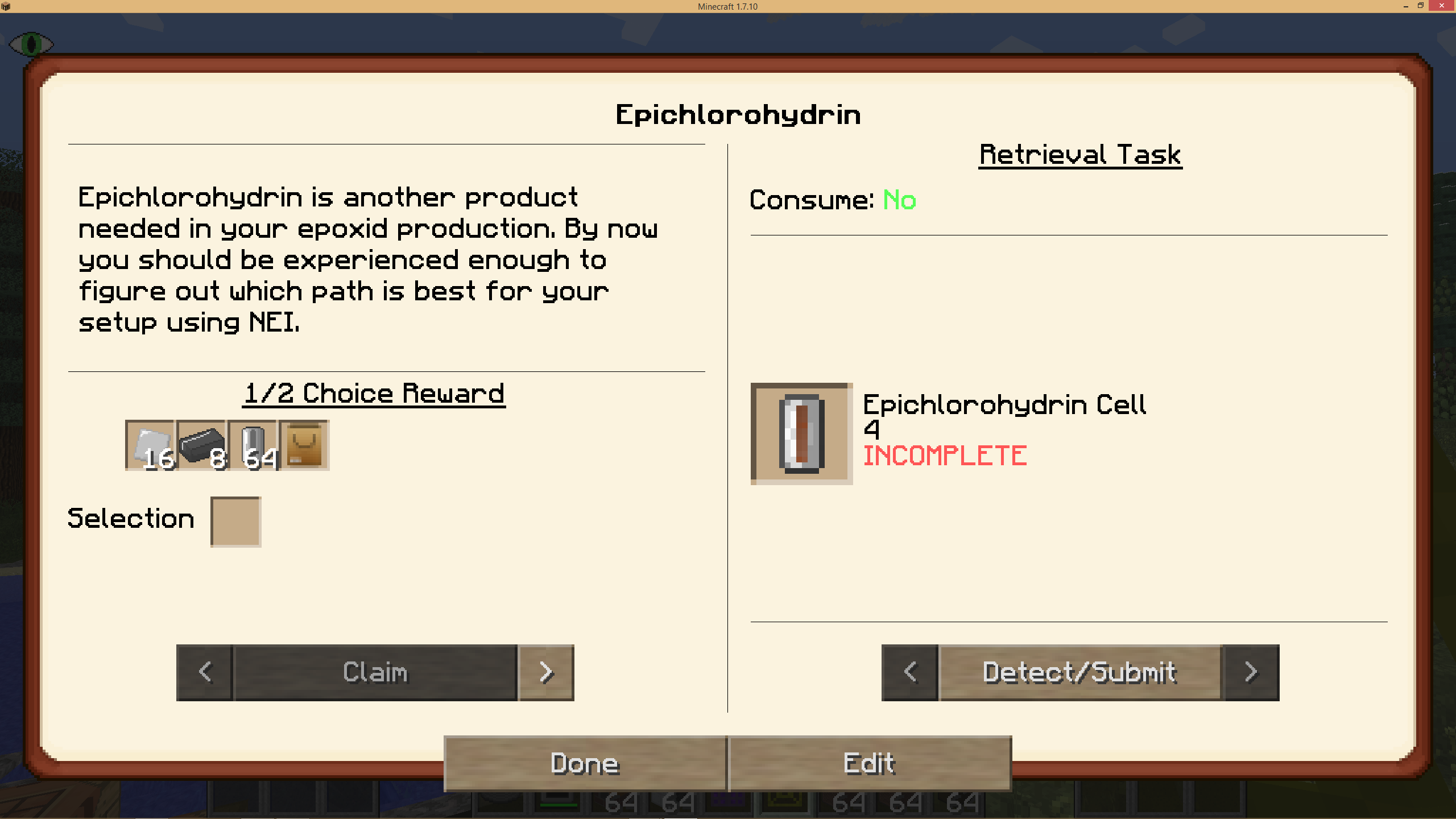Viewport: 1456px width, 819px height.
Task: Click the empty Selection slot
Action: (235, 522)
